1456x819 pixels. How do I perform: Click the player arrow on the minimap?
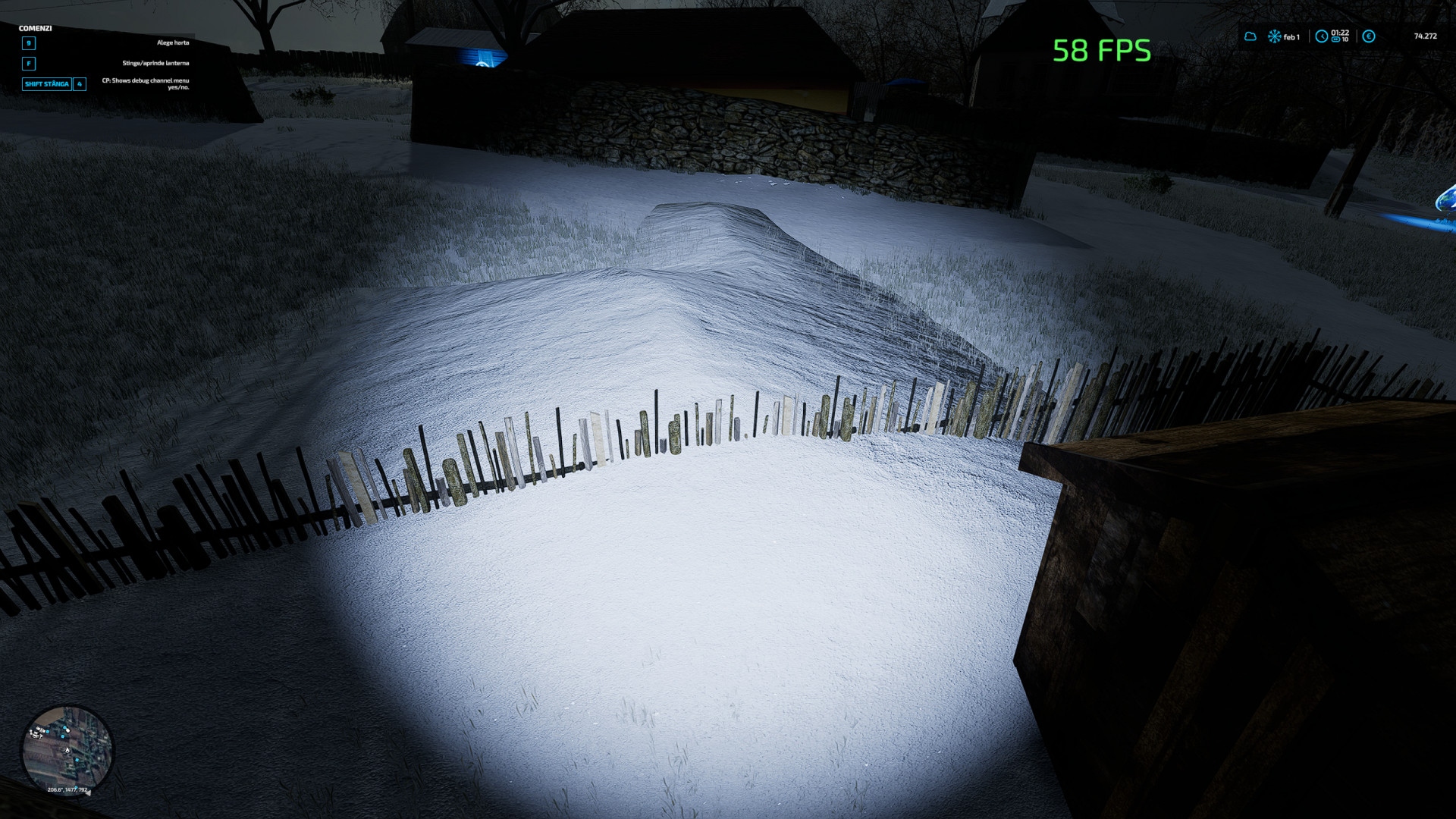point(67,750)
